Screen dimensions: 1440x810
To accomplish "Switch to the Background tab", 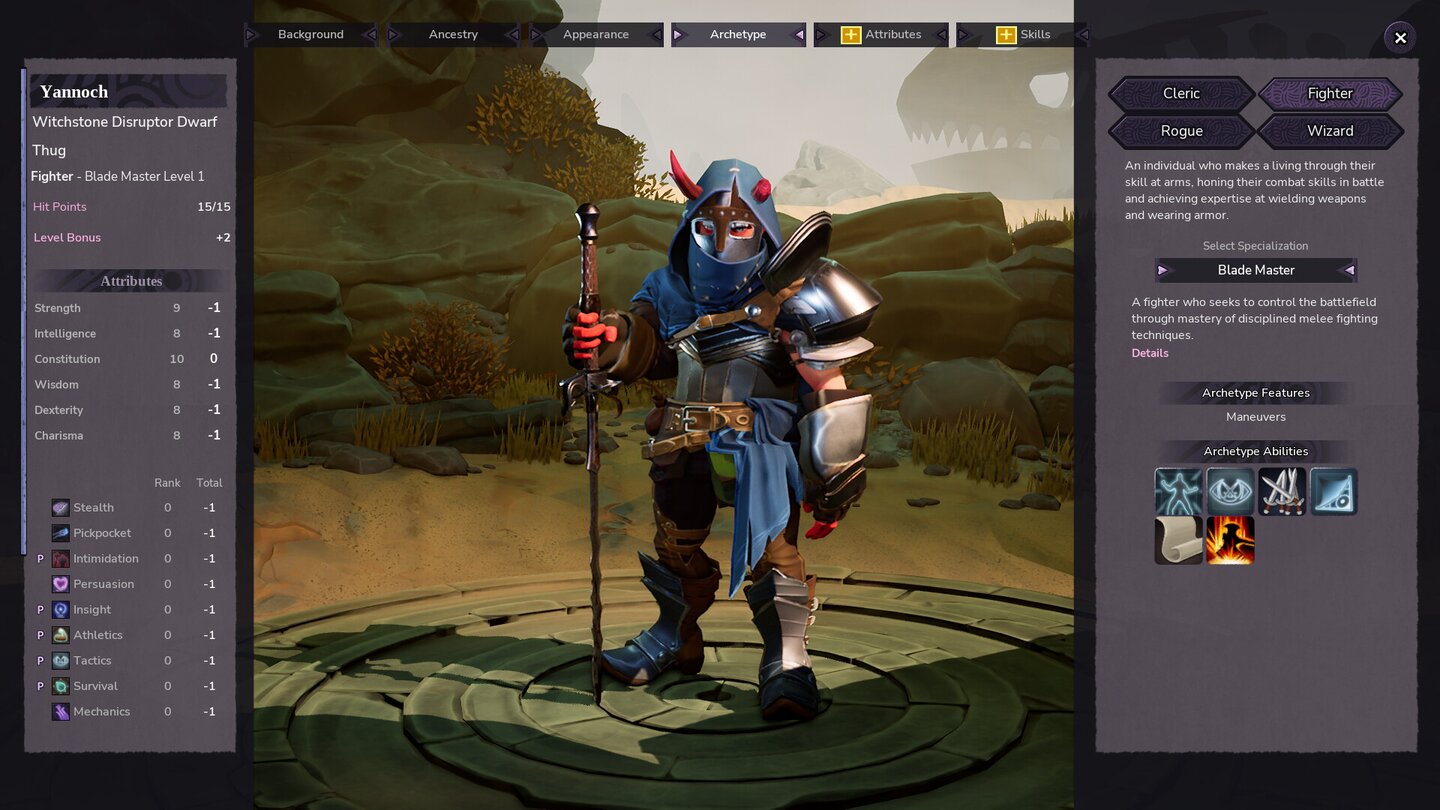I will (x=310, y=35).
